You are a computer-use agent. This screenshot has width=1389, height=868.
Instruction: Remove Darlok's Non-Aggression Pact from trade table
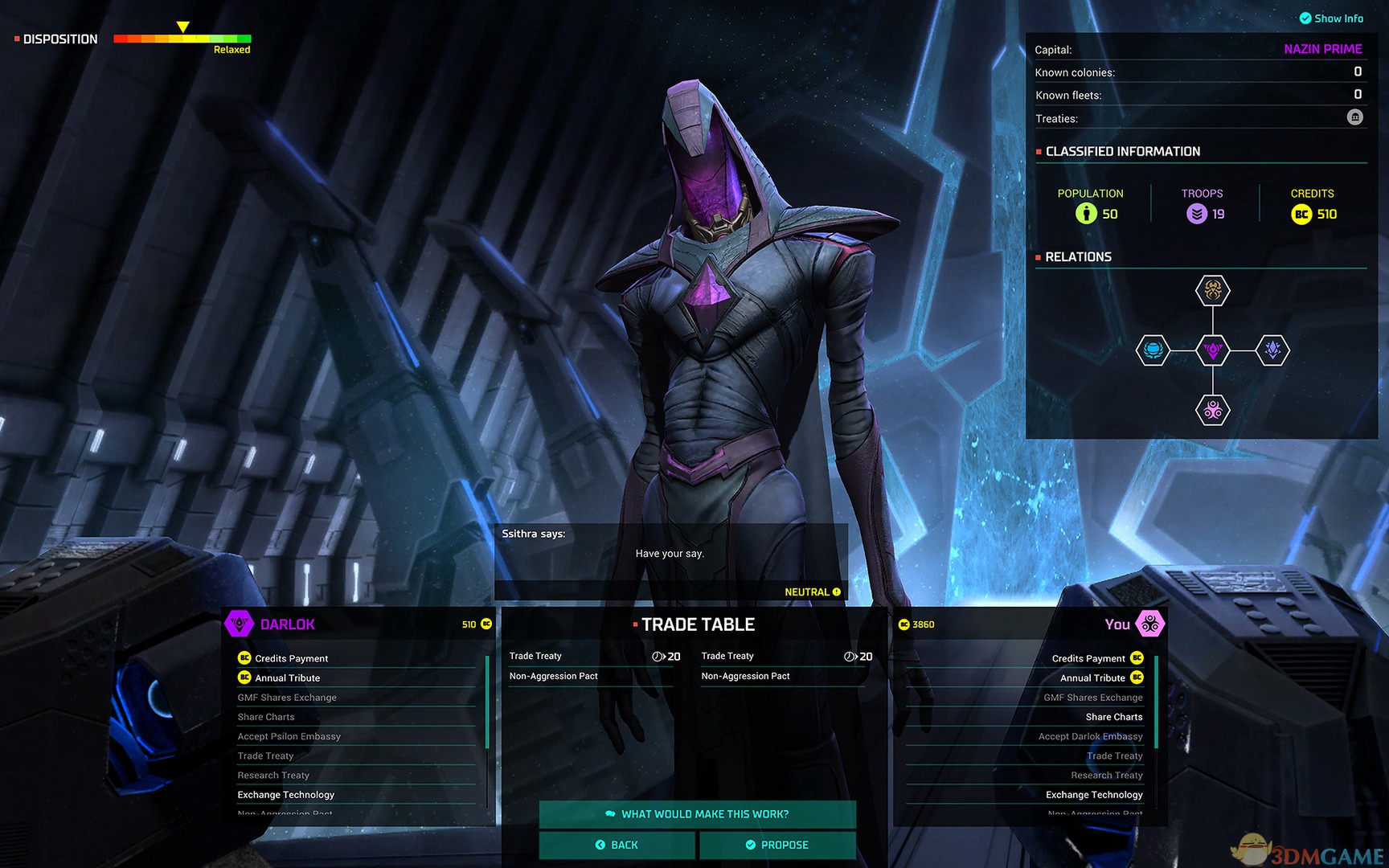[x=554, y=676]
